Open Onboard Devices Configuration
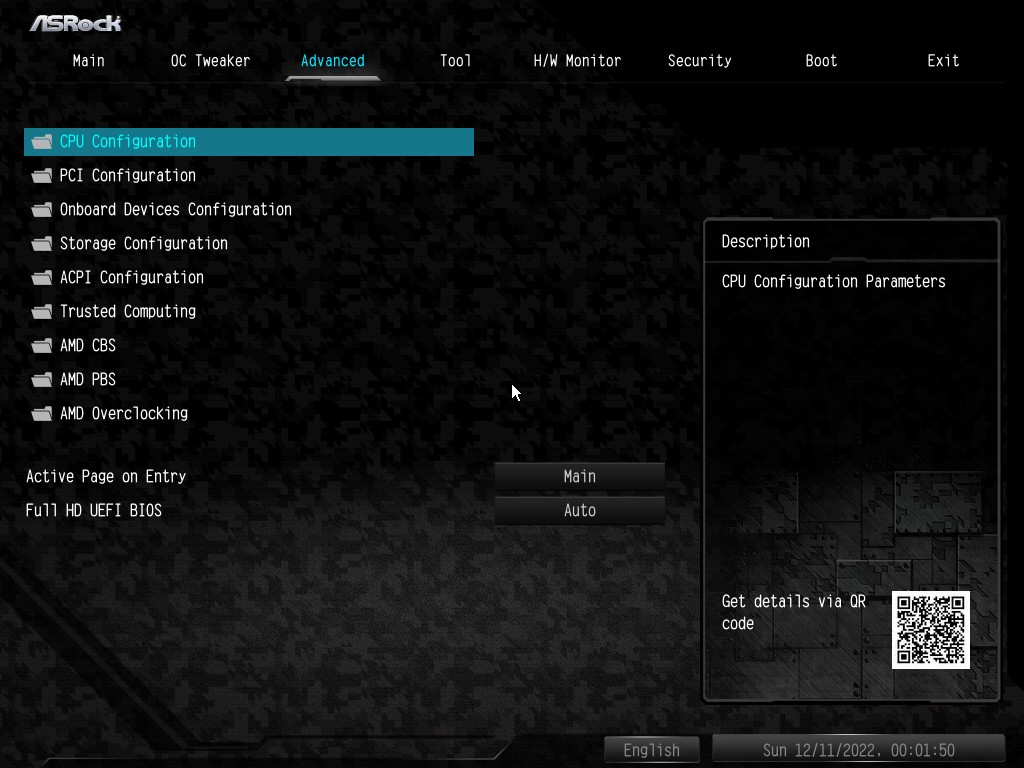 coord(175,210)
